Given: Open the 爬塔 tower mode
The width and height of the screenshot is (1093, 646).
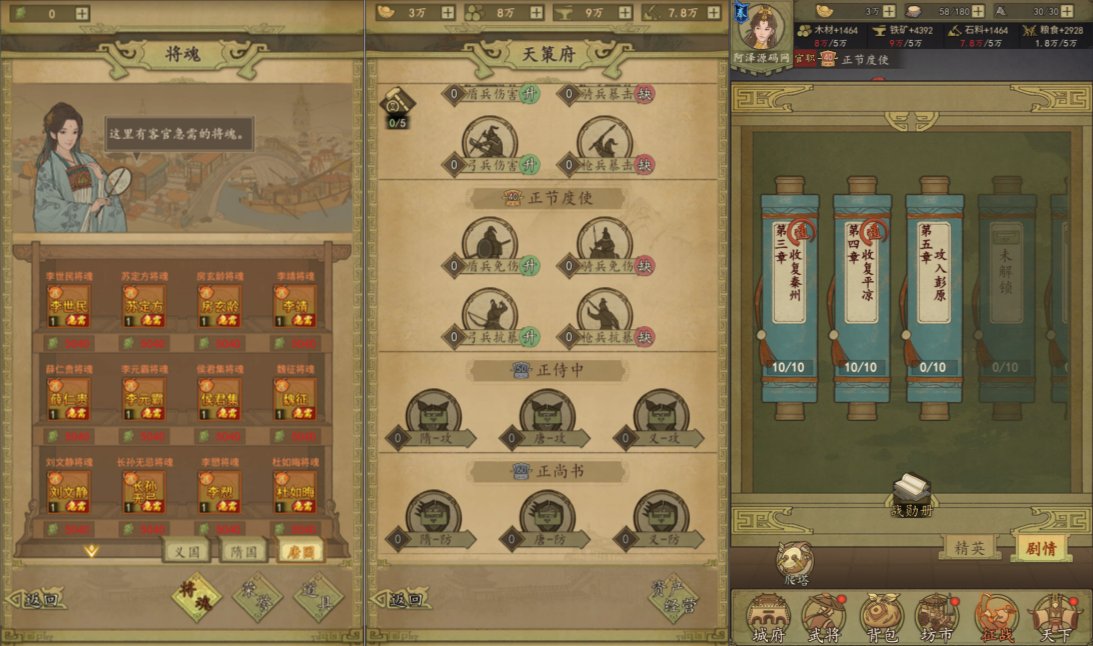Looking at the screenshot, I should [x=796, y=563].
